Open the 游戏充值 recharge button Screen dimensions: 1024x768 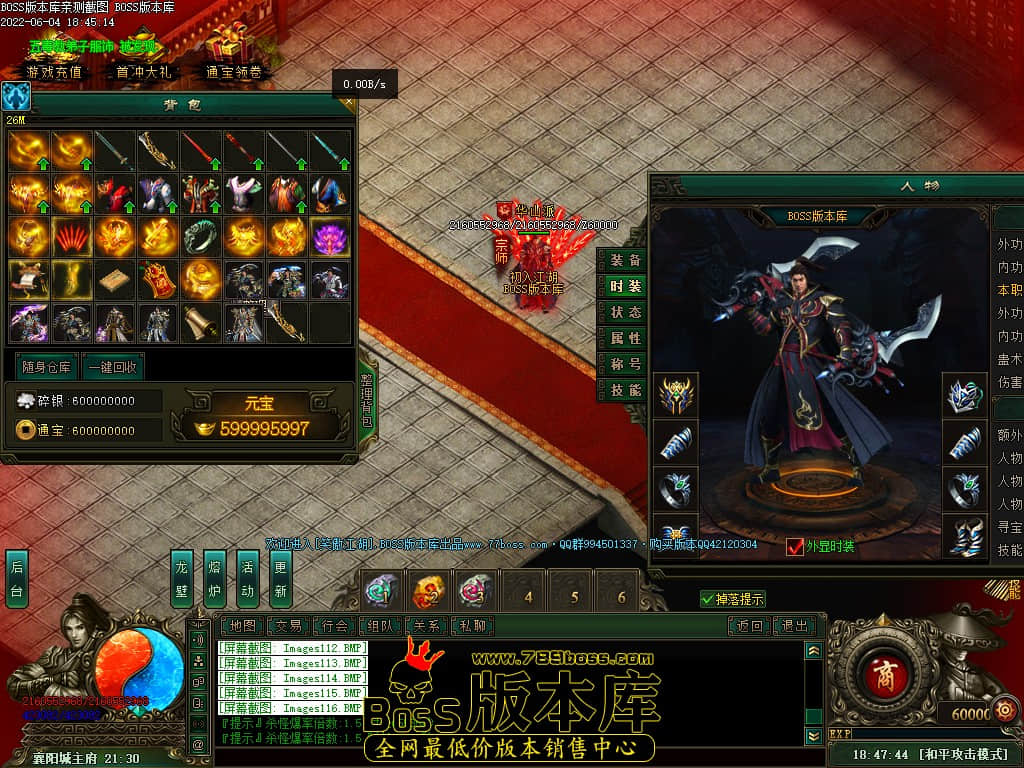click(55, 72)
